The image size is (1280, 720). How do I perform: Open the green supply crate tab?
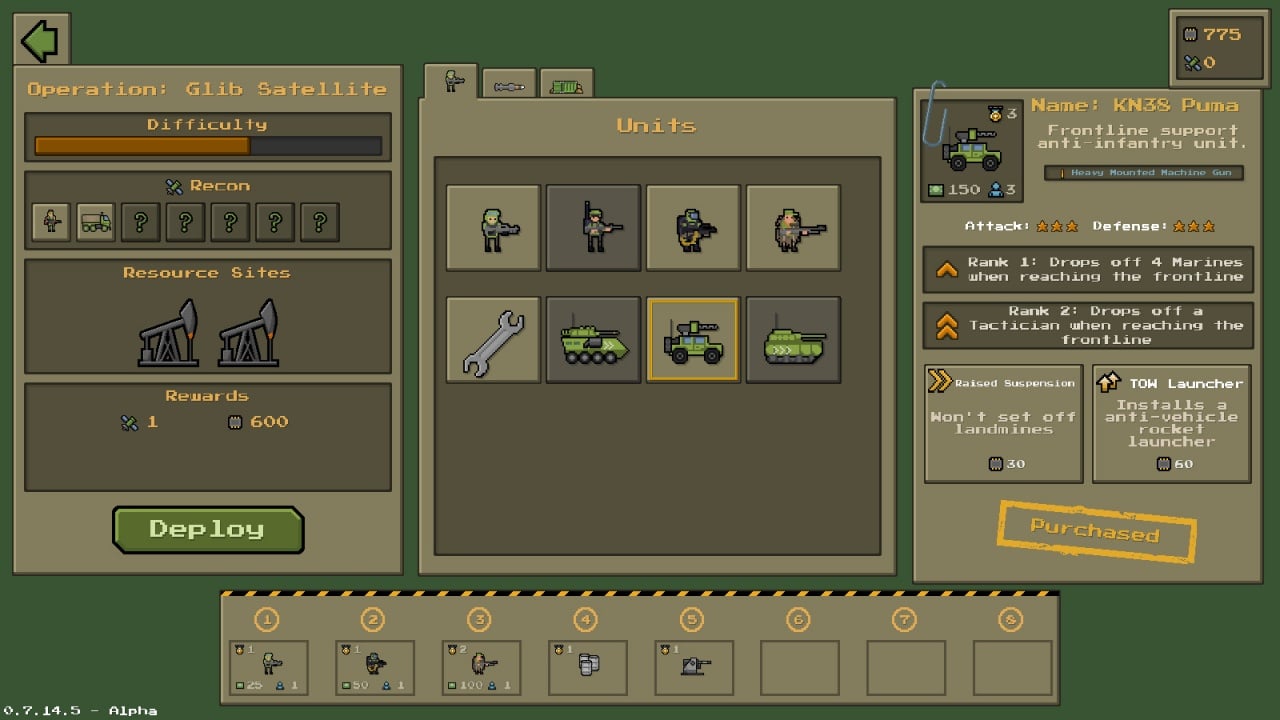(x=566, y=86)
